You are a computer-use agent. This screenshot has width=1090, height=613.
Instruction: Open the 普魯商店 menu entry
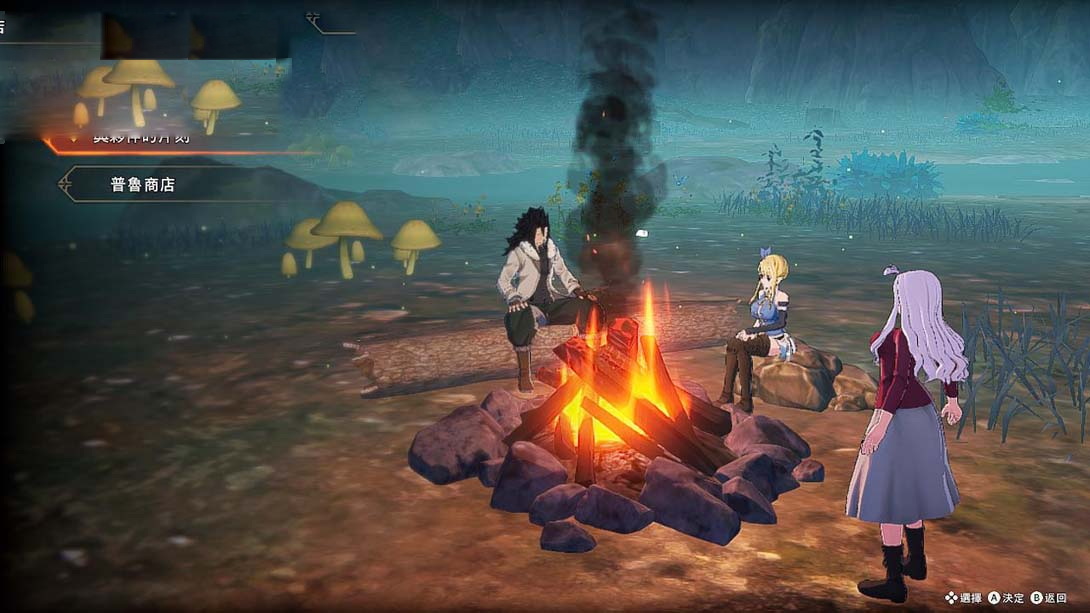(x=143, y=185)
